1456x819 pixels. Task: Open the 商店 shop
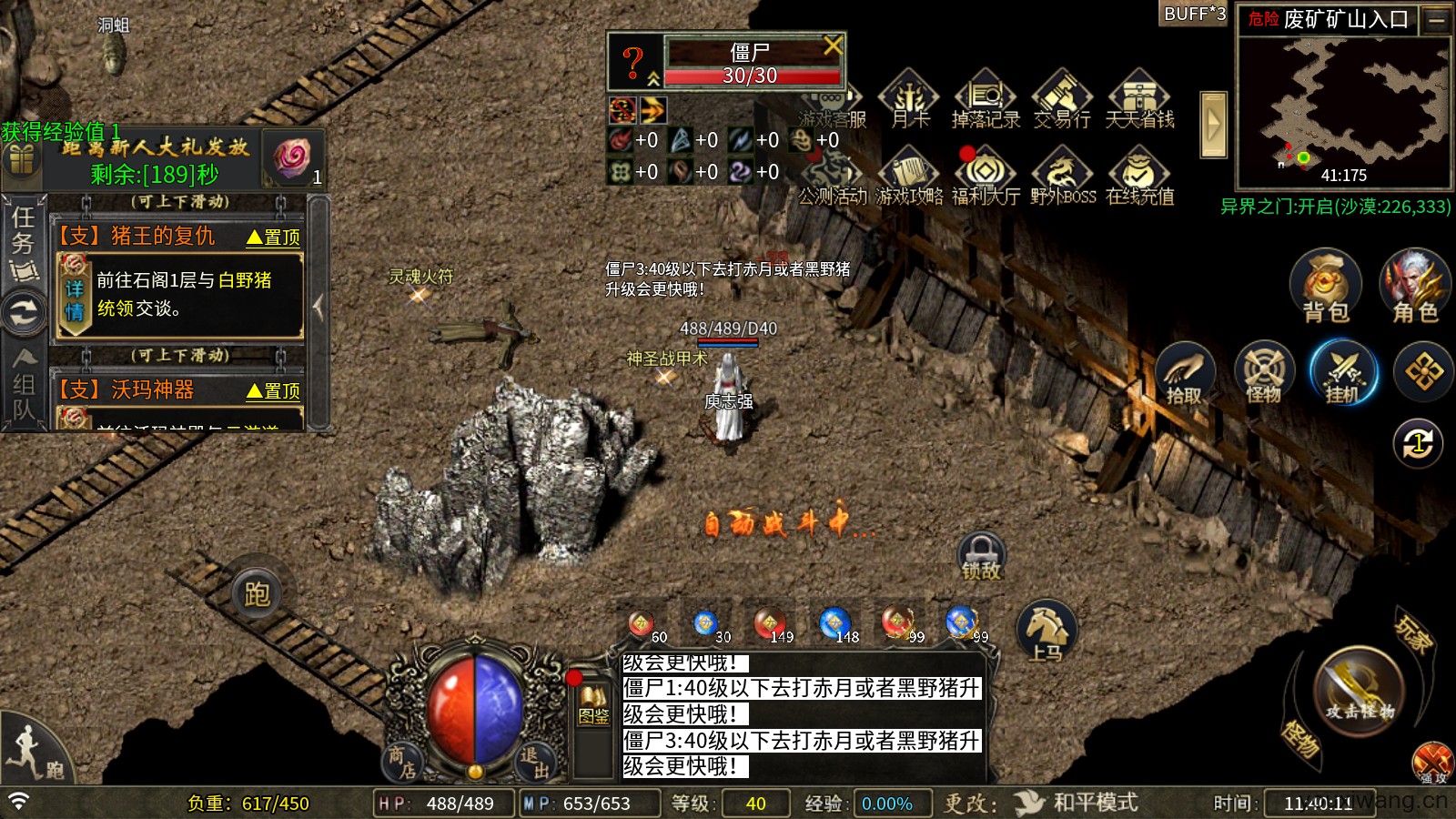401,762
